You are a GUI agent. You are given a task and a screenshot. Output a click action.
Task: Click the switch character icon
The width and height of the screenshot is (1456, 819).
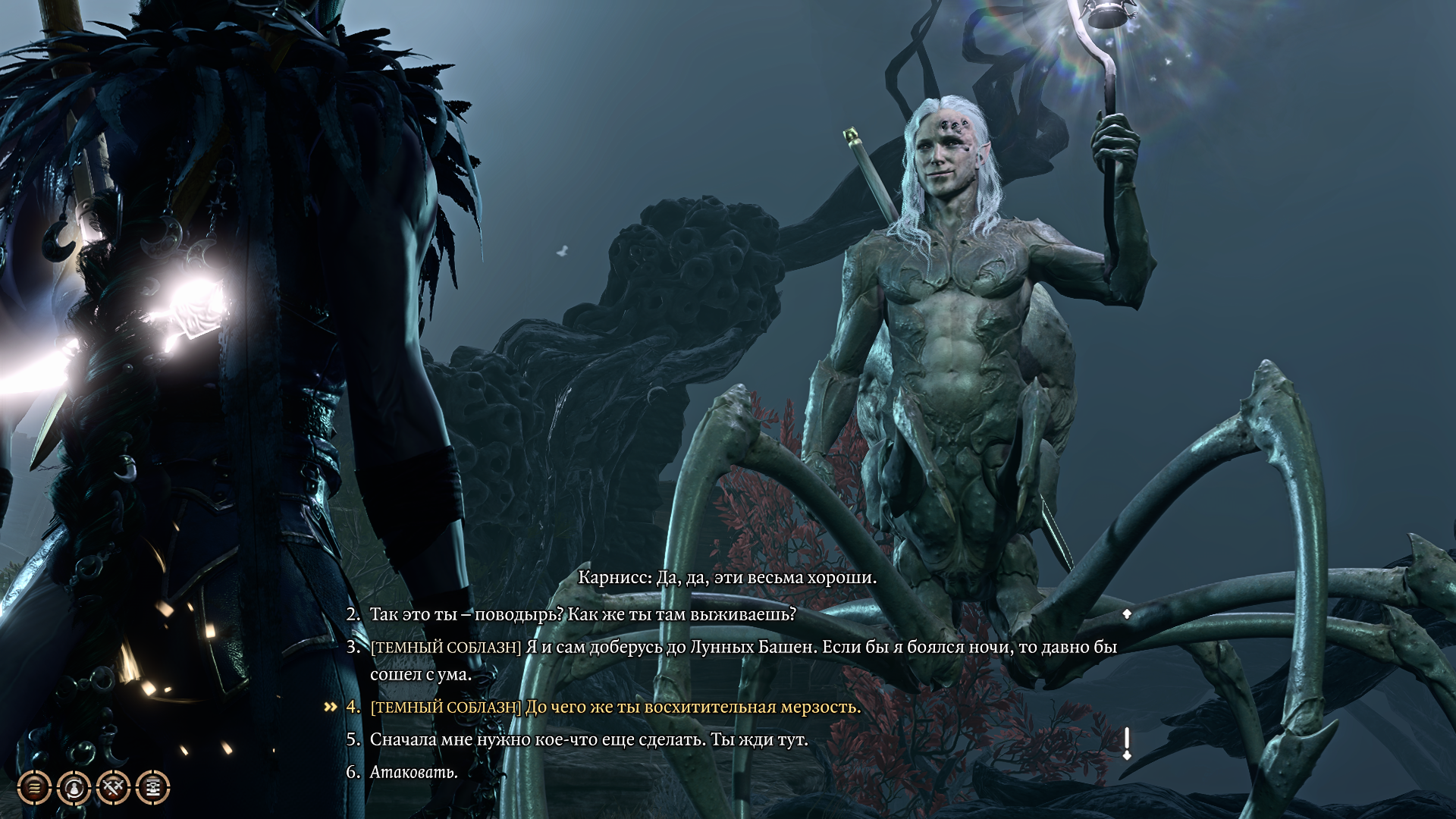[74, 789]
